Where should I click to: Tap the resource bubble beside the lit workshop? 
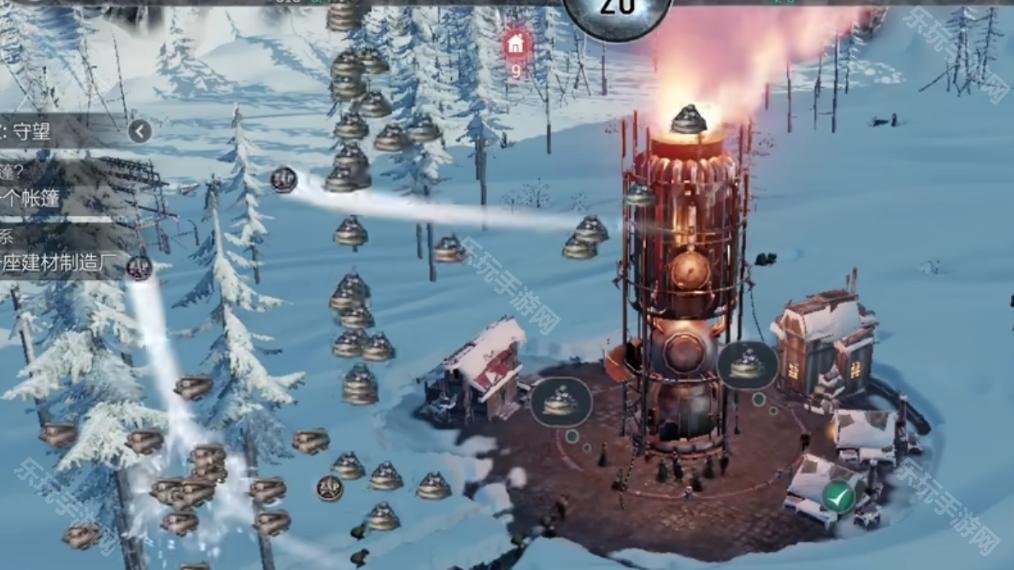747,366
